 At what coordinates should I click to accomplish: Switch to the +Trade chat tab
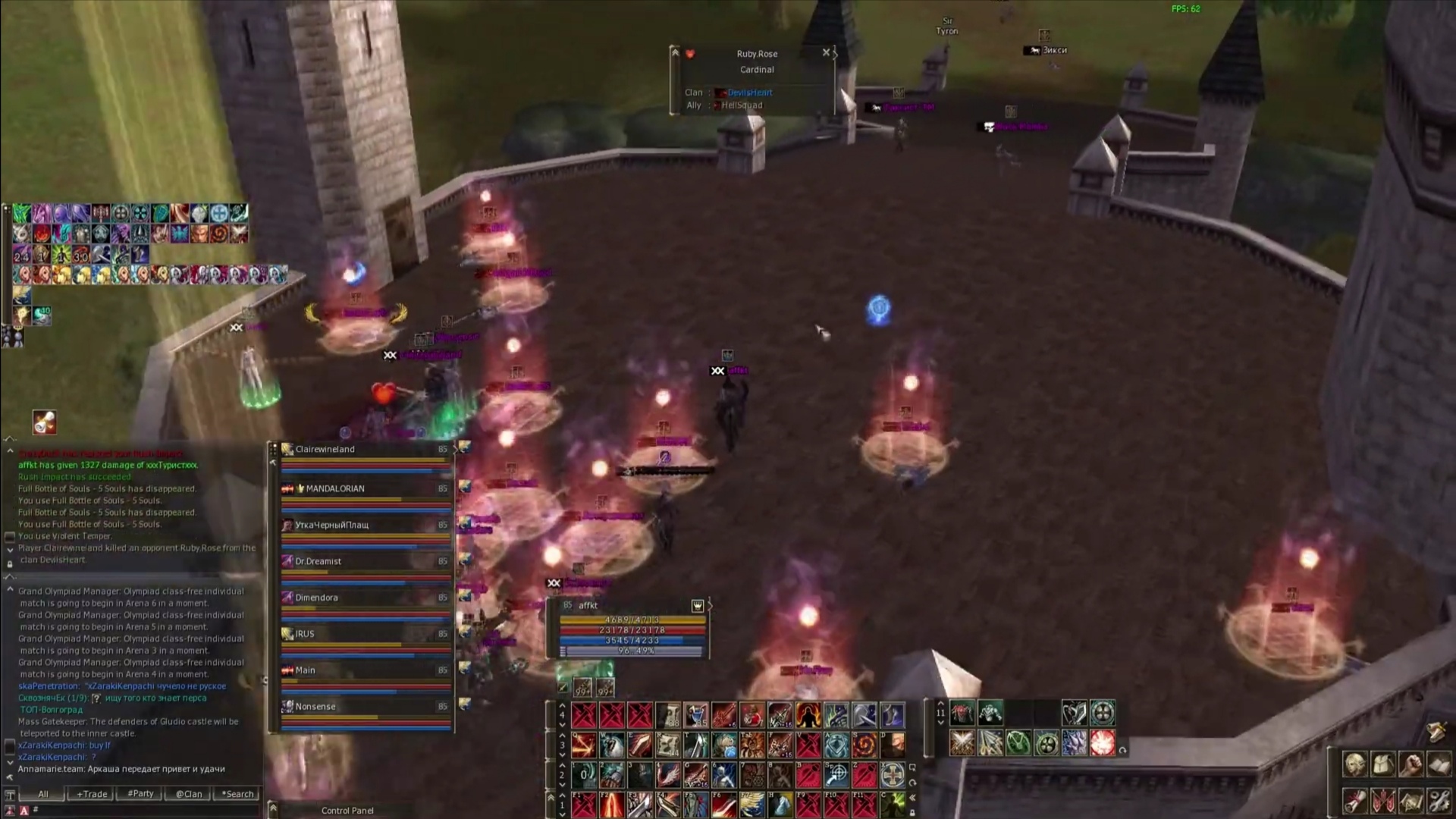[x=90, y=793]
